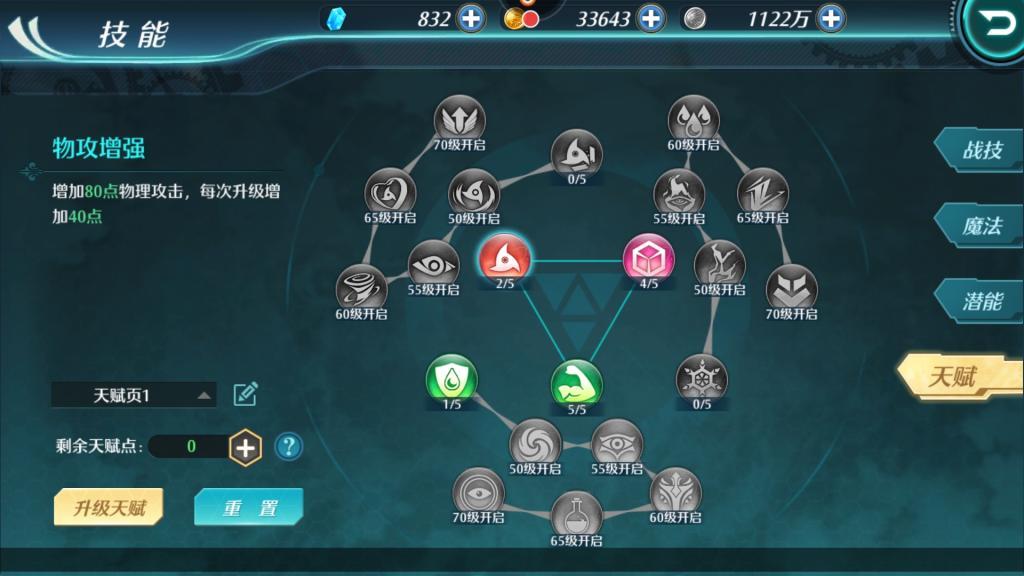
Task: Open the 天赋页1 talent page dropdown
Action: 134,395
